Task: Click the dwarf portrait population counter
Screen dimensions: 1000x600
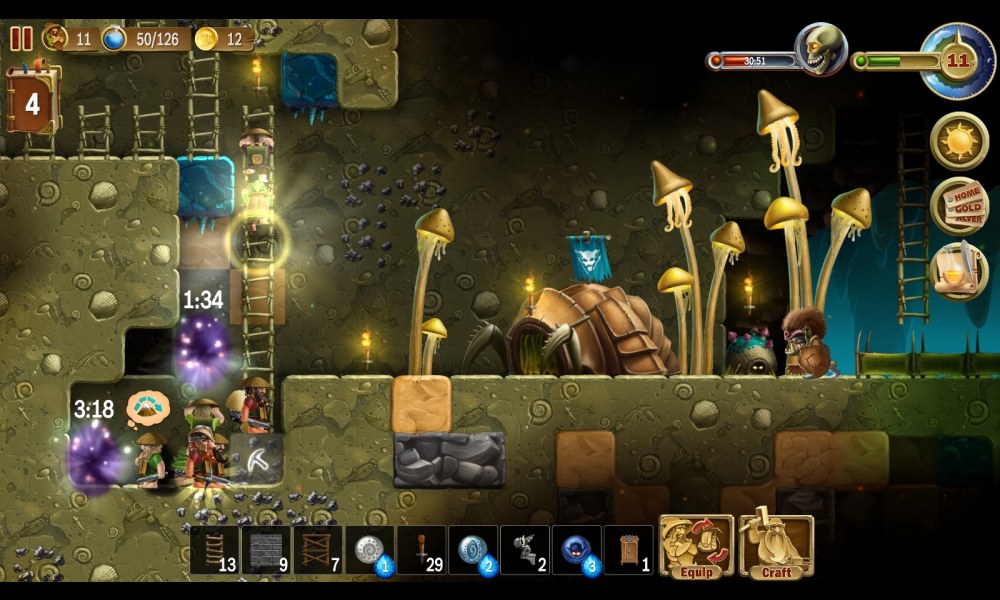Action: click(x=56, y=39)
